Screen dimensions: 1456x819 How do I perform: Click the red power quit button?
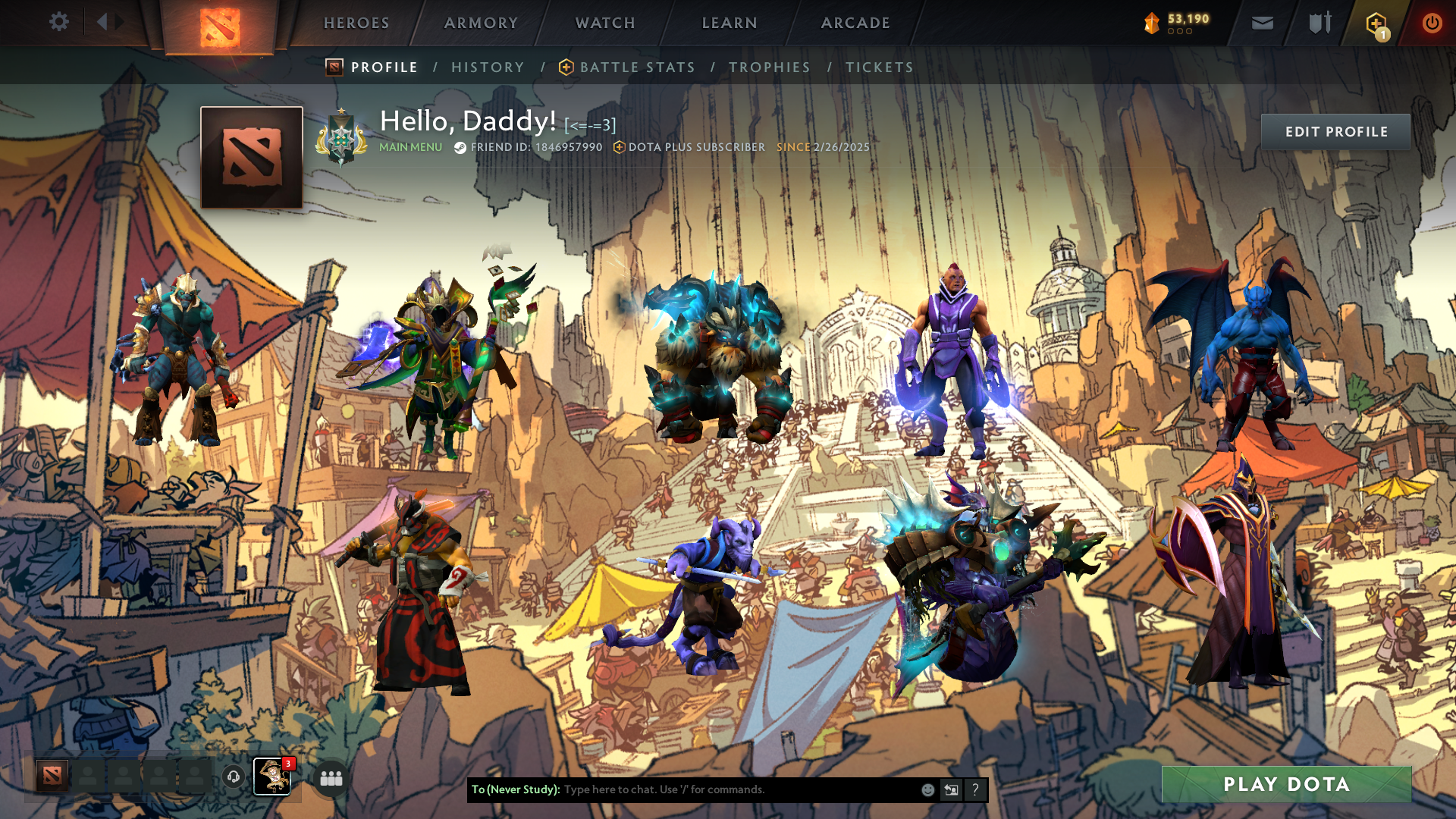pos(1432,24)
